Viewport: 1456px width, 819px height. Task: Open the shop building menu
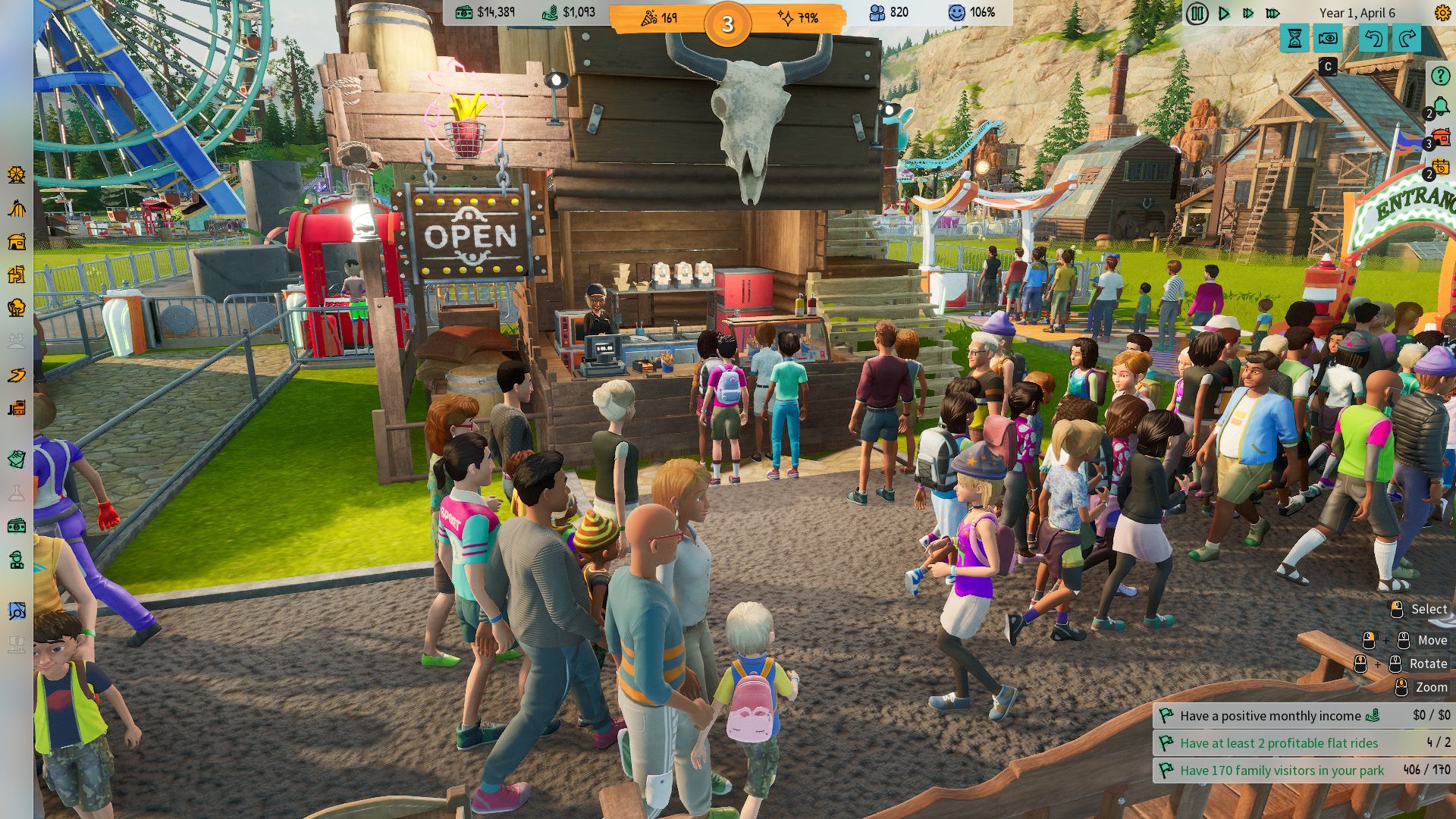pyautogui.click(x=17, y=242)
